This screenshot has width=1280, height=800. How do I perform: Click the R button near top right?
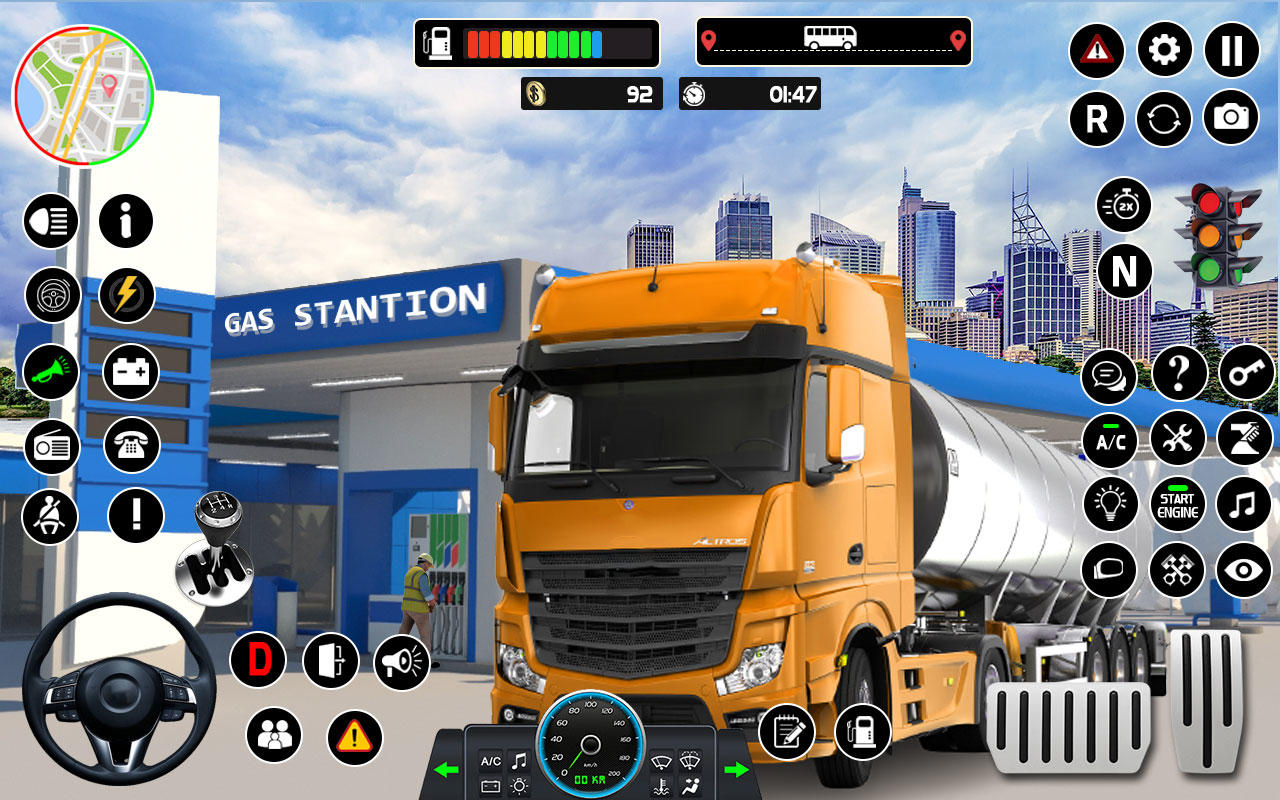pyautogui.click(x=1097, y=119)
